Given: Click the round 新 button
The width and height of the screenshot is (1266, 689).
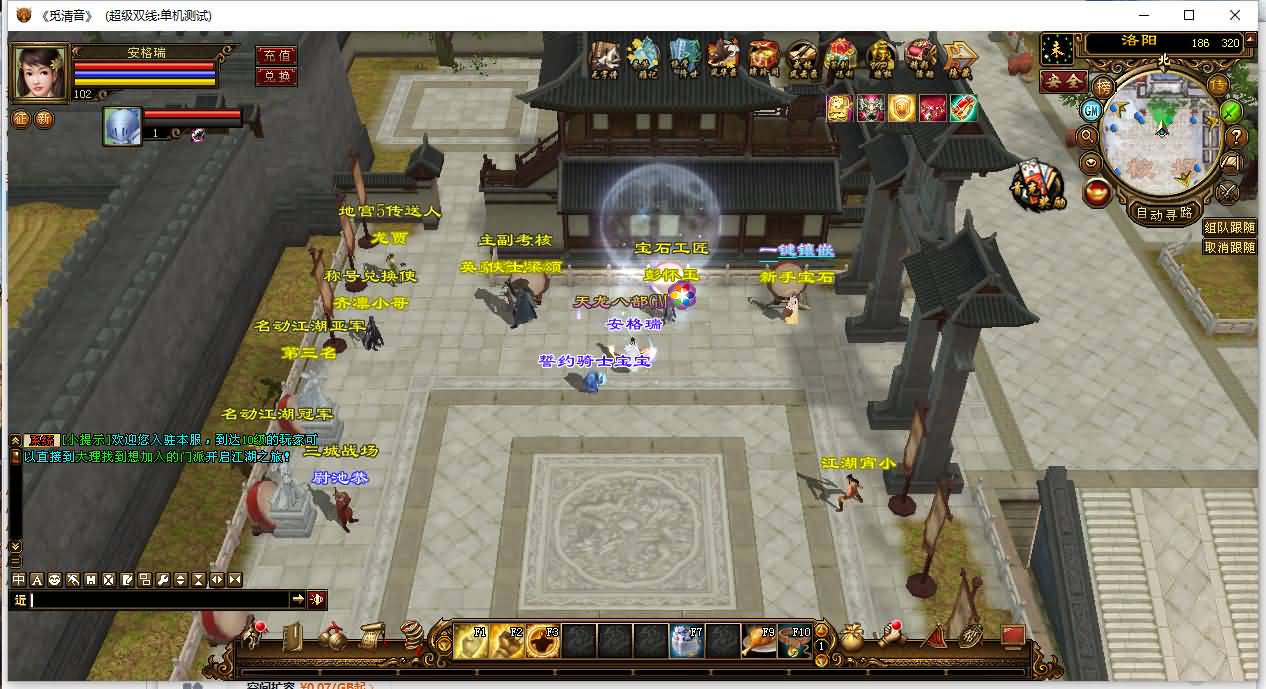Looking at the screenshot, I should coord(44,119).
